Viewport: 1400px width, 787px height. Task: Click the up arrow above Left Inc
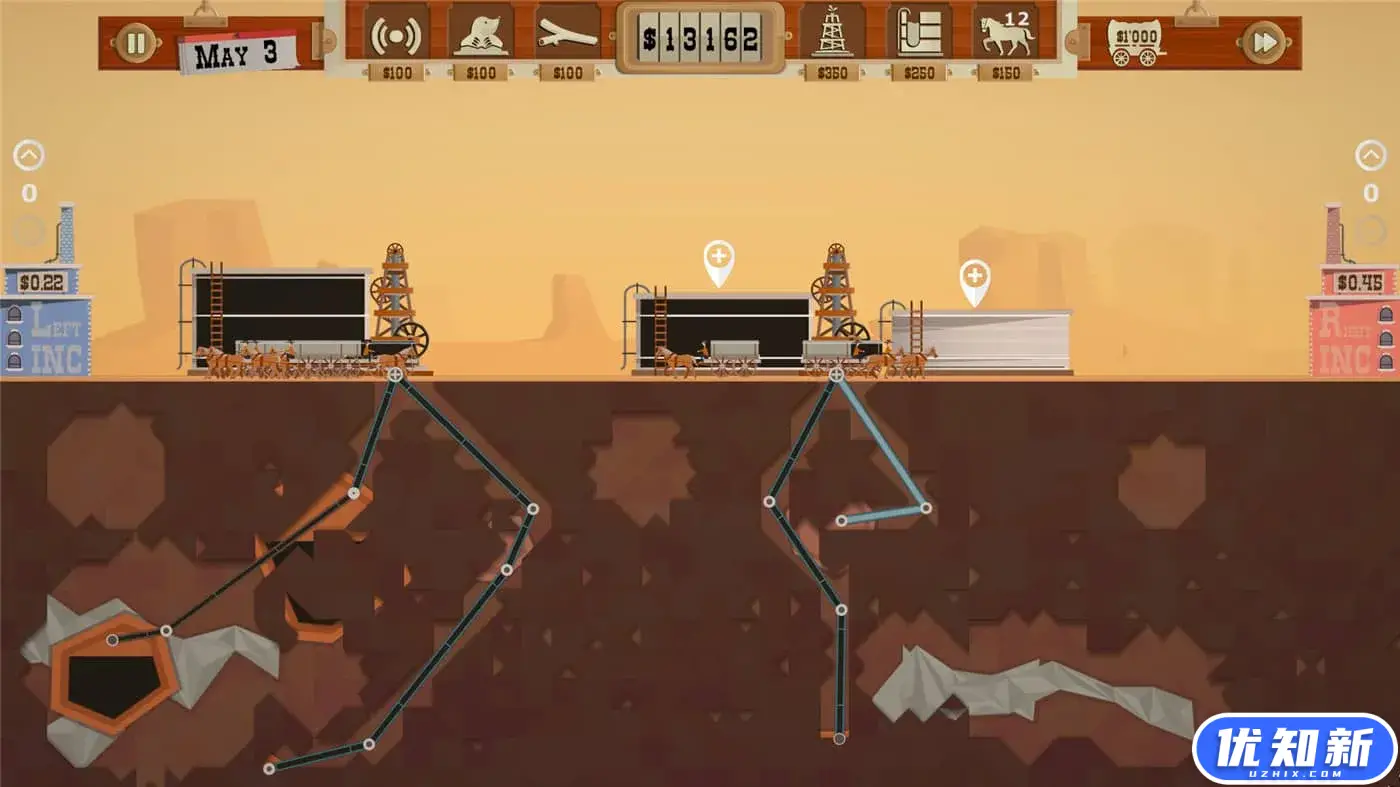[29, 156]
